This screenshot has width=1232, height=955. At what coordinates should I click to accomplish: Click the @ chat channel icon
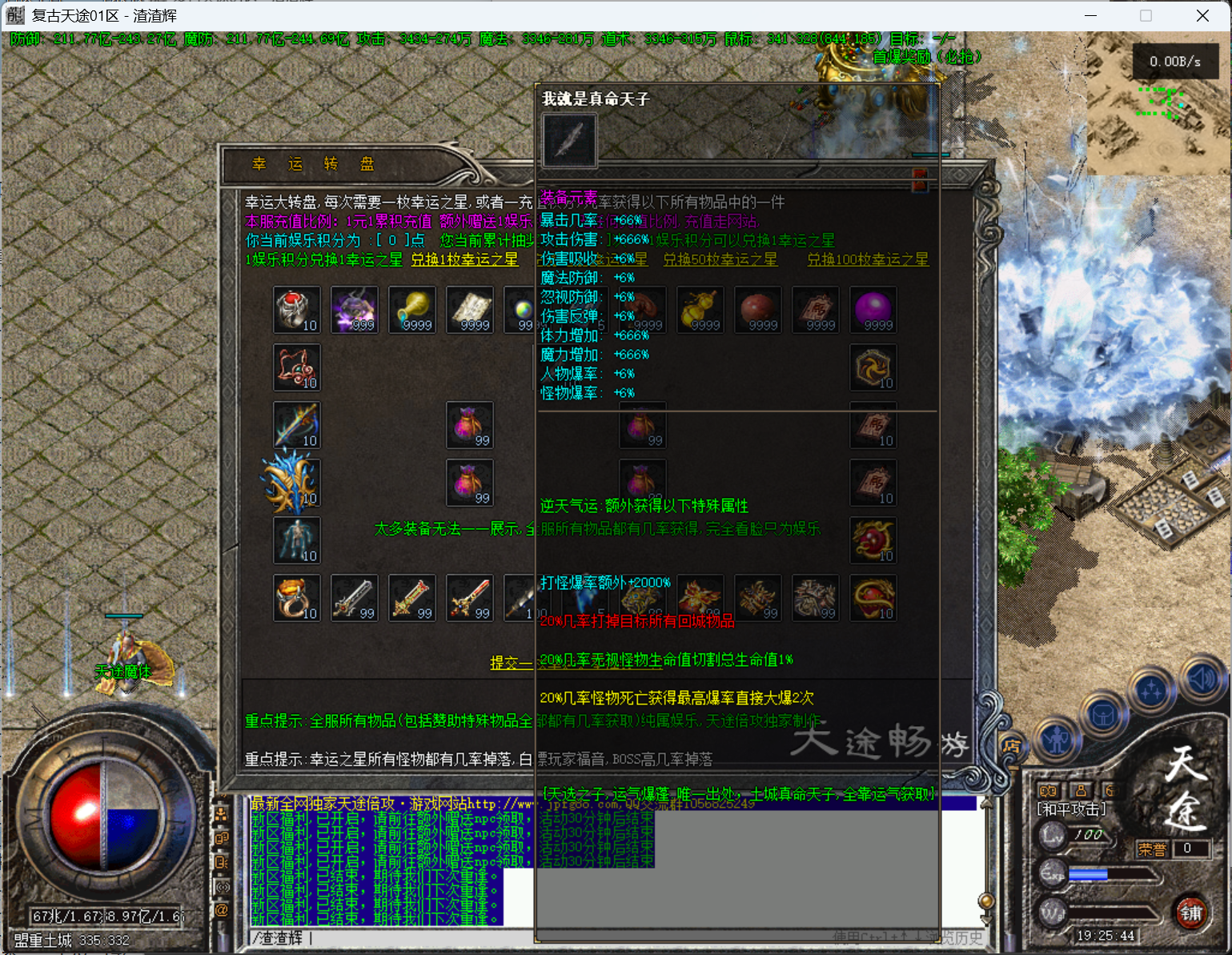pos(222,910)
